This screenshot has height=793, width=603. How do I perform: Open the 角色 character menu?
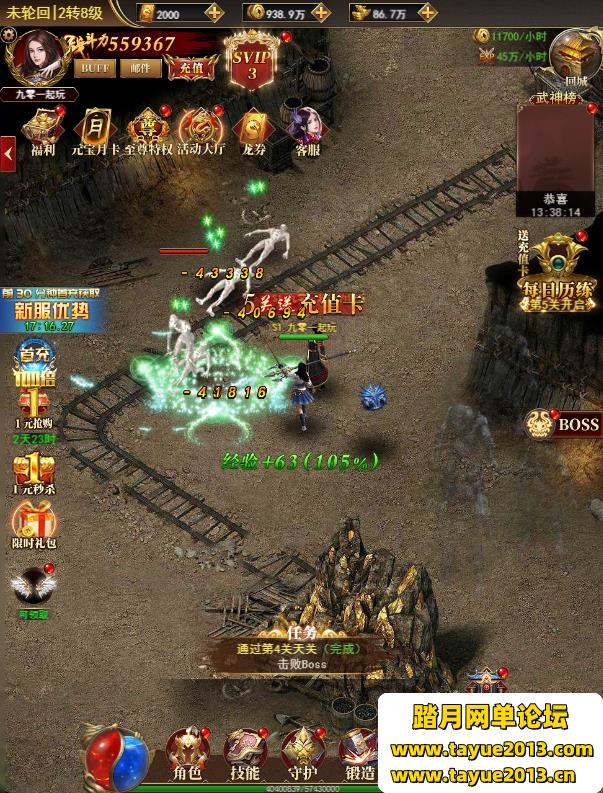pos(189,755)
